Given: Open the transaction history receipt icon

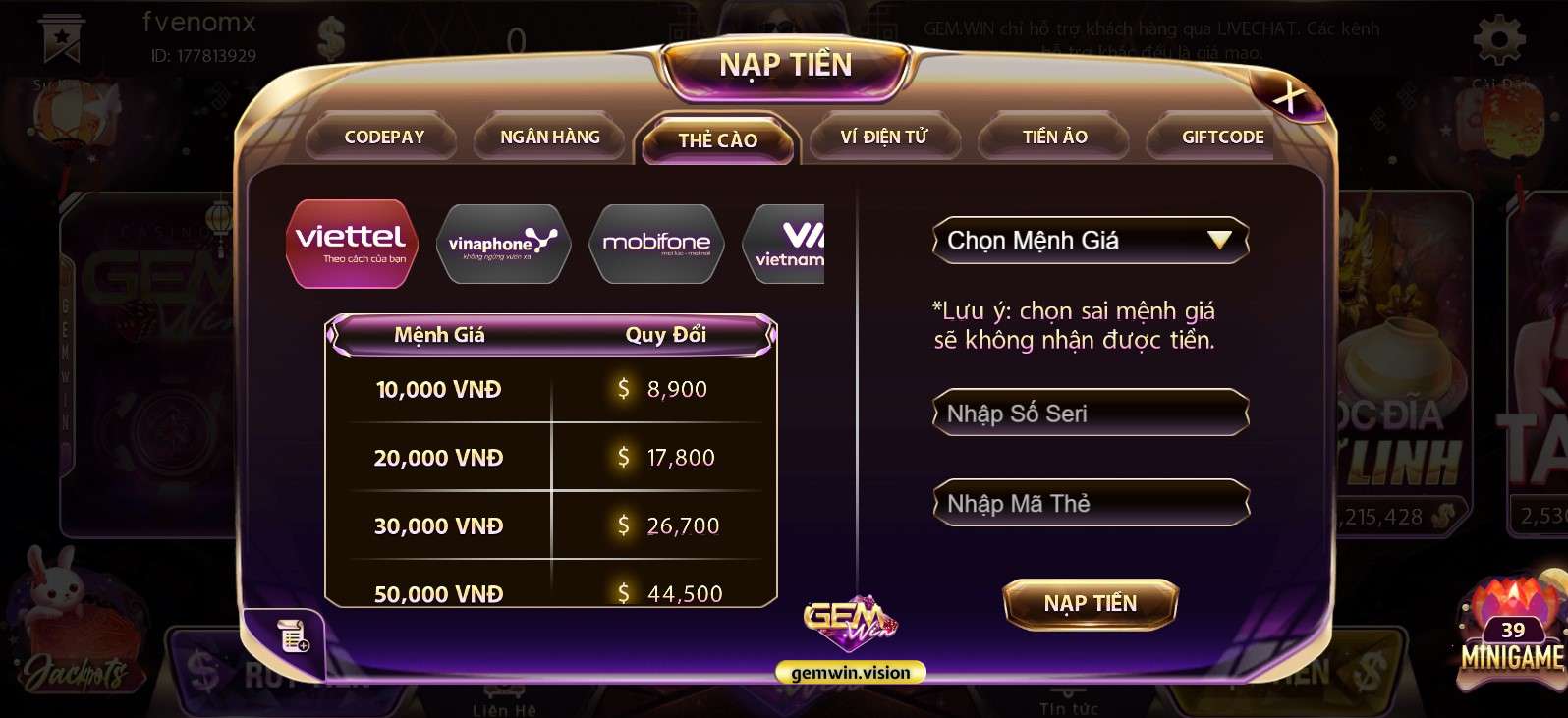Looking at the screenshot, I should tap(291, 636).
